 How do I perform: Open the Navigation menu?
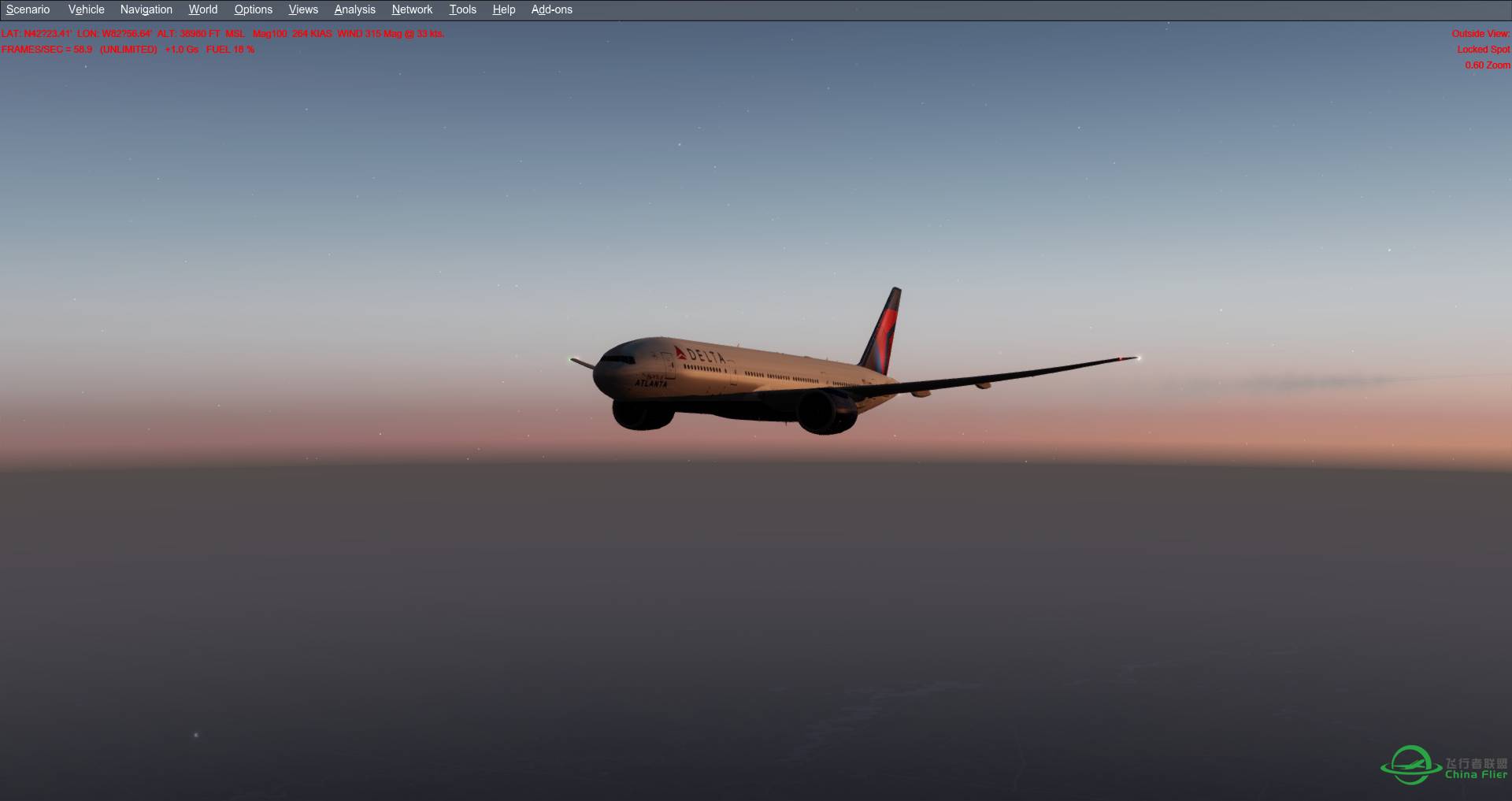click(x=146, y=9)
